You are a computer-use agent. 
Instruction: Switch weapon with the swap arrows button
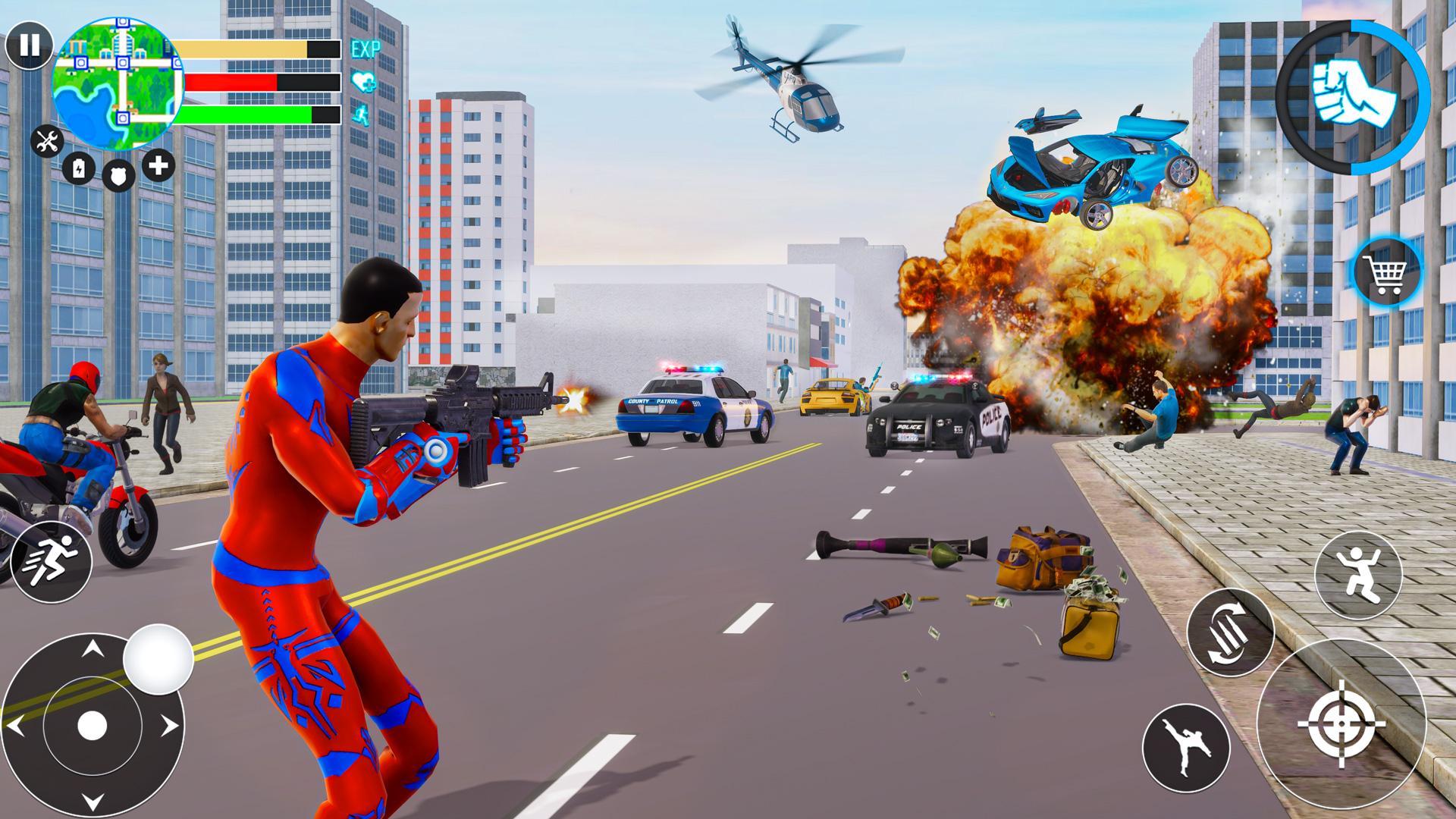[x=1230, y=632]
